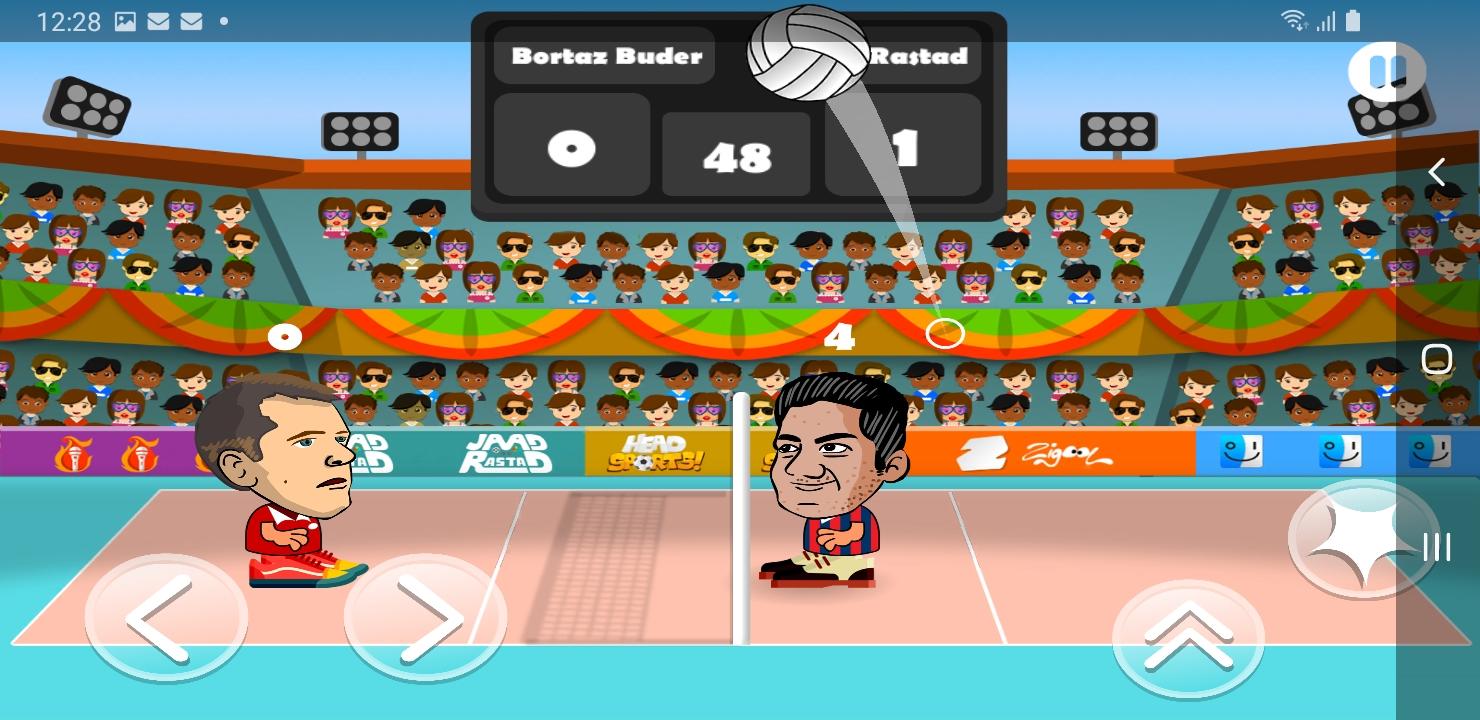Tap the 48 counter on the scoreboard
Image resolution: width=1480 pixels, height=720 pixels.
pyautogui.click(x=736, y=155)
